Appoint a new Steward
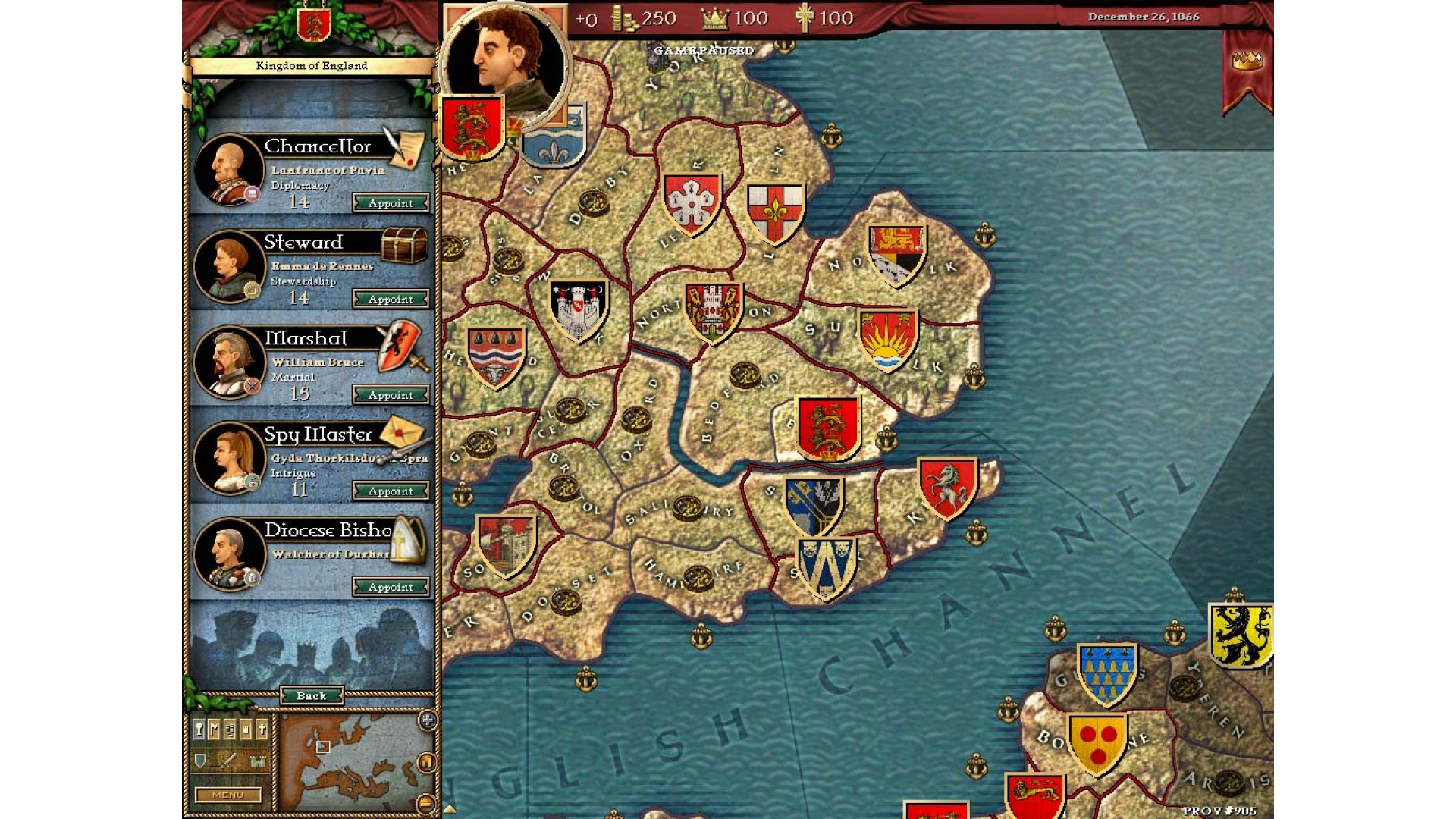1456x819 pixels. point(391,300)
